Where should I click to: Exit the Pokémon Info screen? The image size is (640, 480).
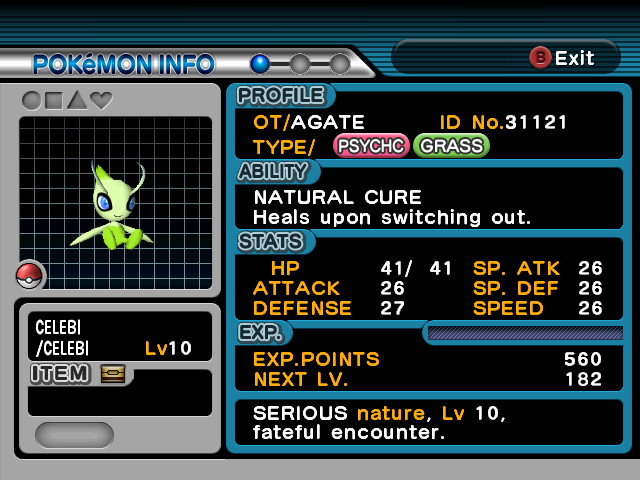(562, 58)
